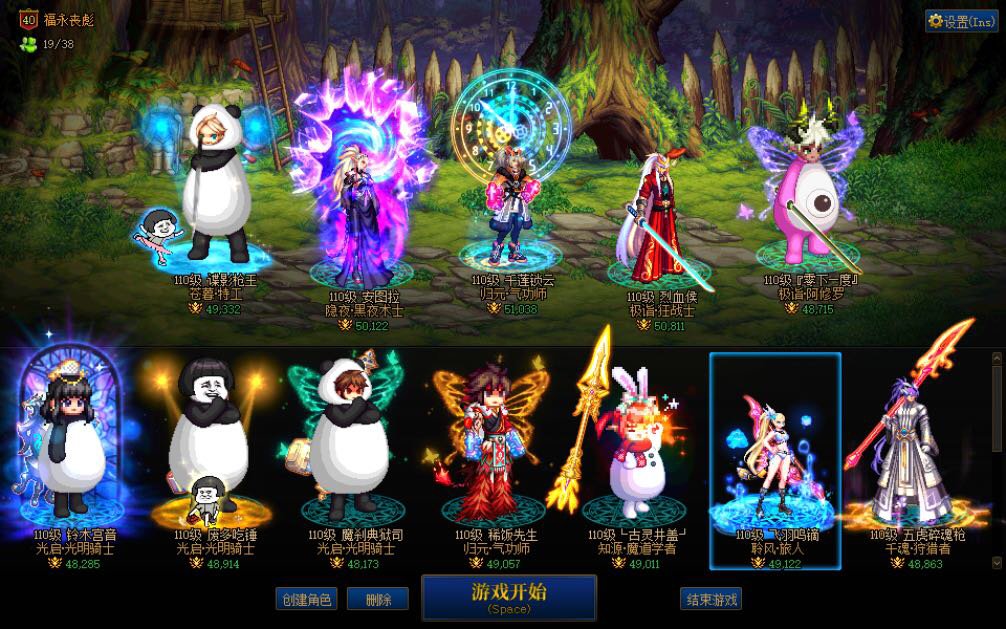Delete character with the 删除 button
The image size is (1006, 629).
(378, 599)
